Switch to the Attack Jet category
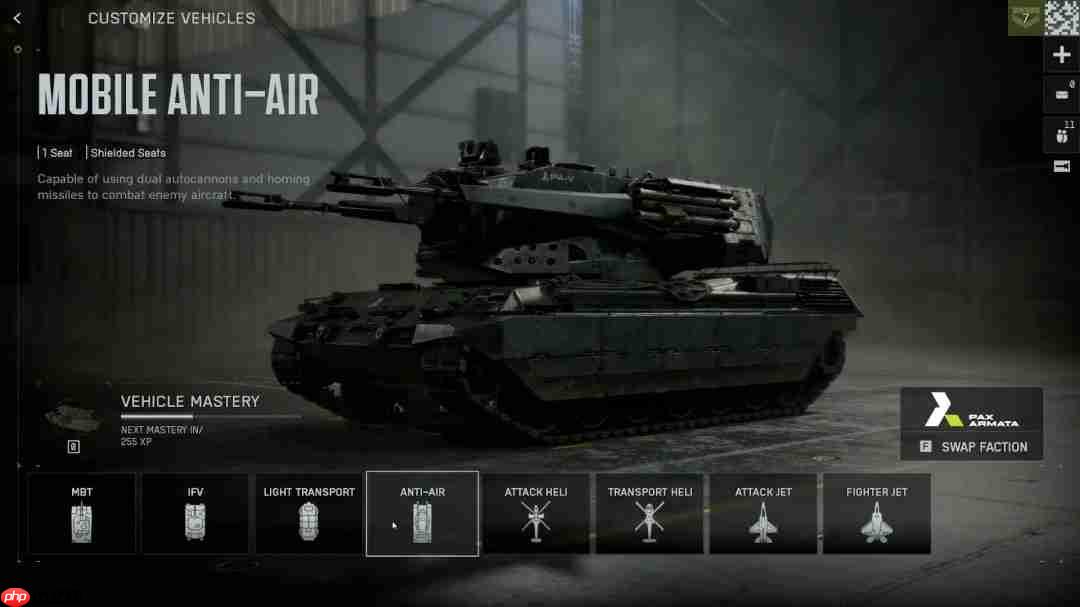 tap(763, 513)
